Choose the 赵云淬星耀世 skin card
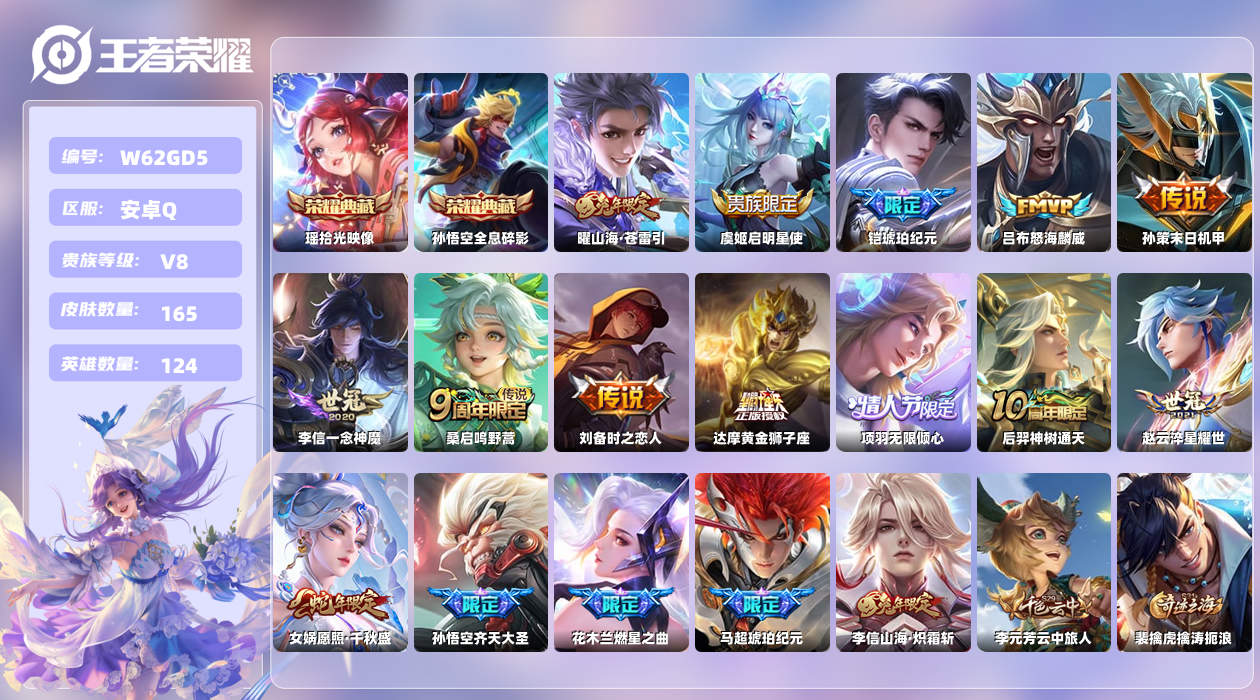 tap(1184, 362)
